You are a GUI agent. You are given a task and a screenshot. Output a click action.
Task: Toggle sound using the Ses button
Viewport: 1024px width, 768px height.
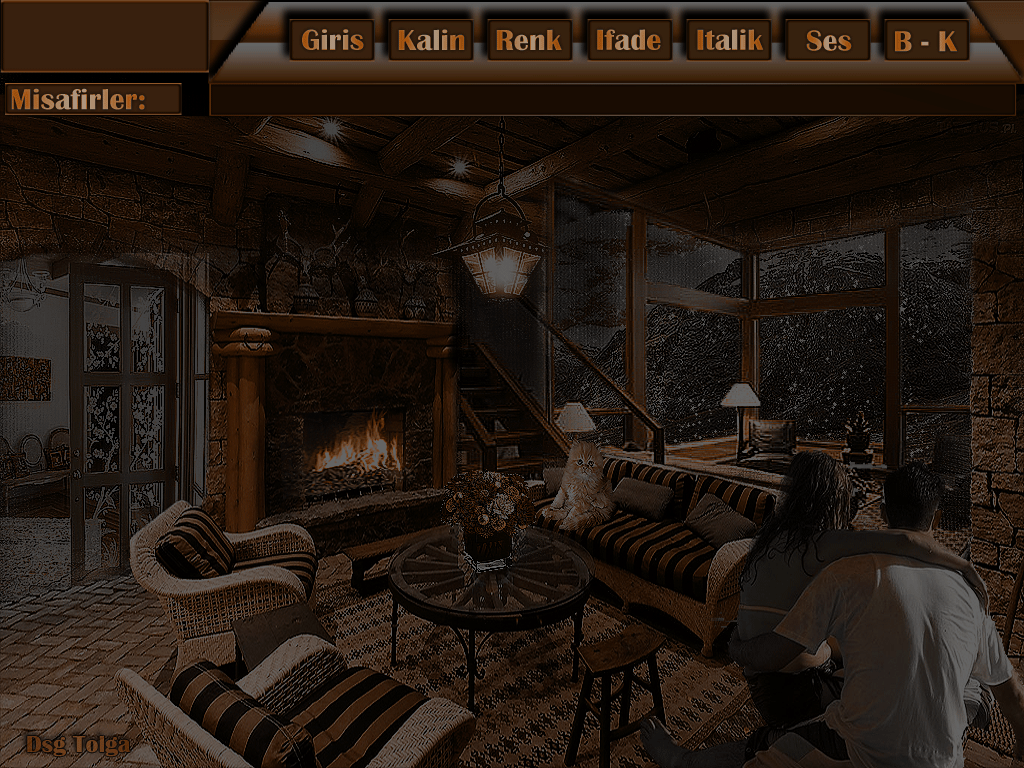tap(827, 41)
